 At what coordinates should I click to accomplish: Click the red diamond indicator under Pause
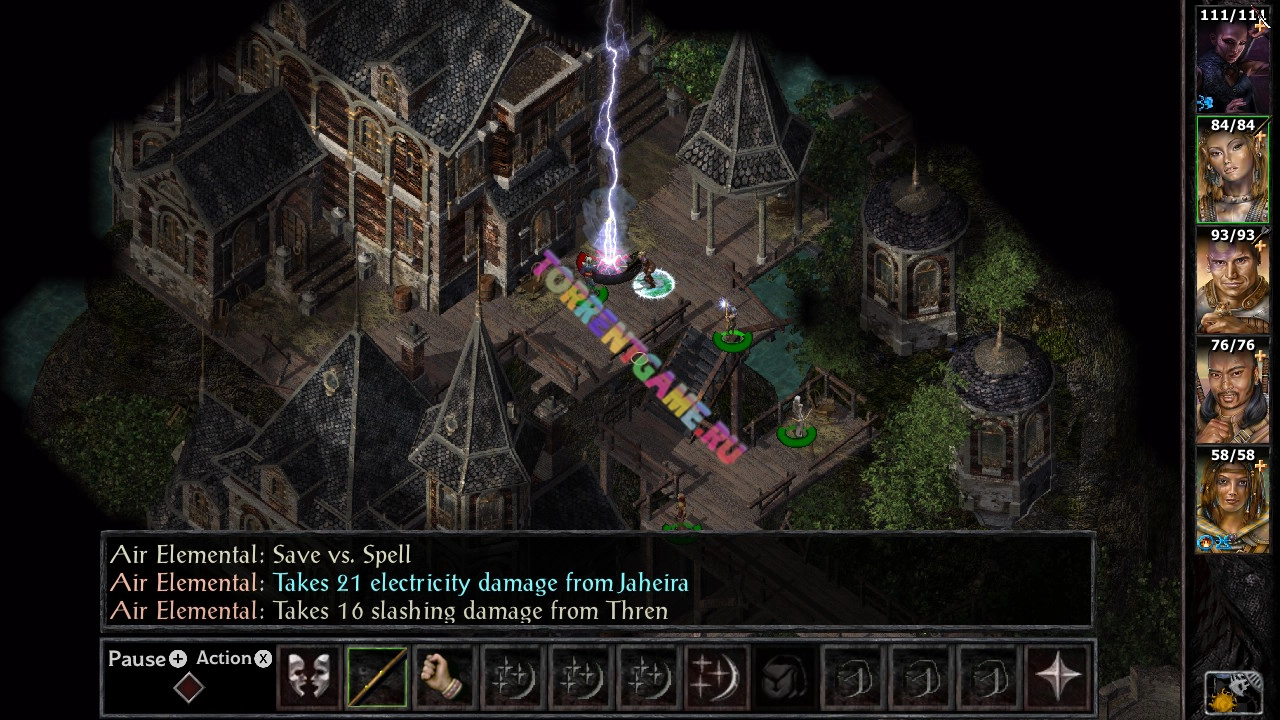(189, 688)
